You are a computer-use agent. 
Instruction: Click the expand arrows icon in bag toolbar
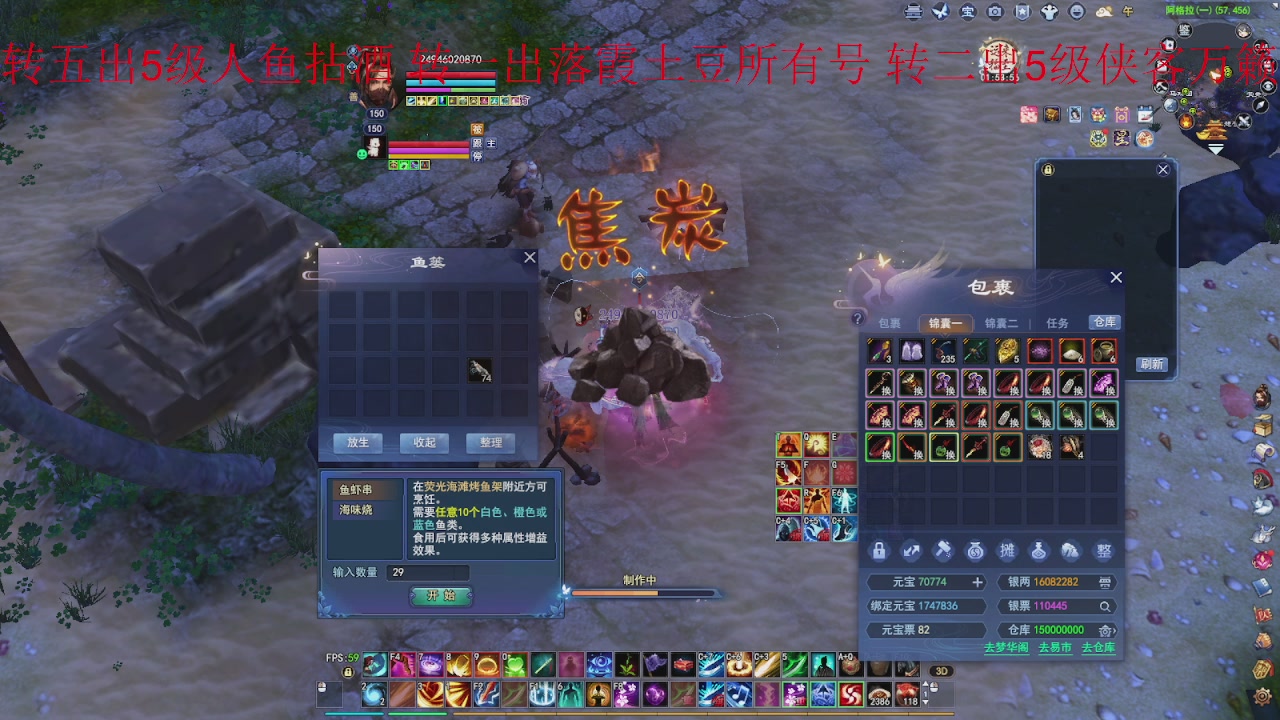[913, 550]
